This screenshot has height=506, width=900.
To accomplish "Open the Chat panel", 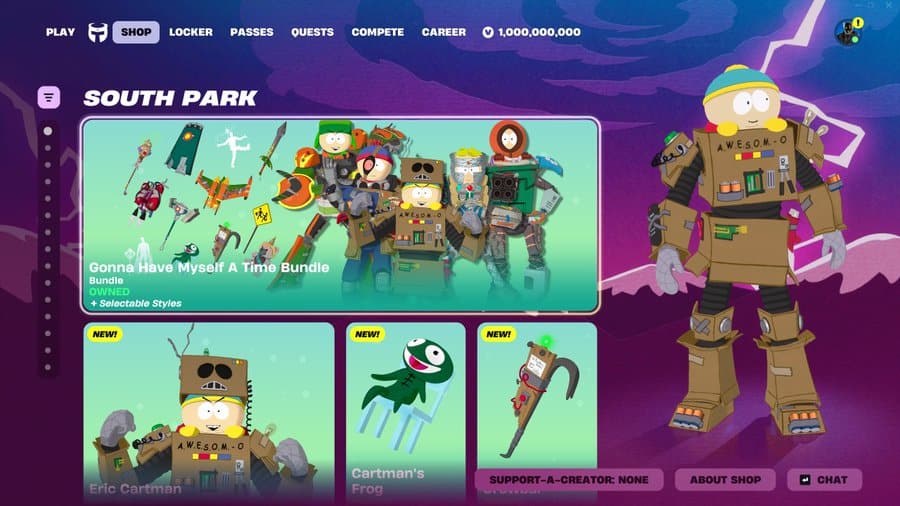I will (x=824, y=480).
